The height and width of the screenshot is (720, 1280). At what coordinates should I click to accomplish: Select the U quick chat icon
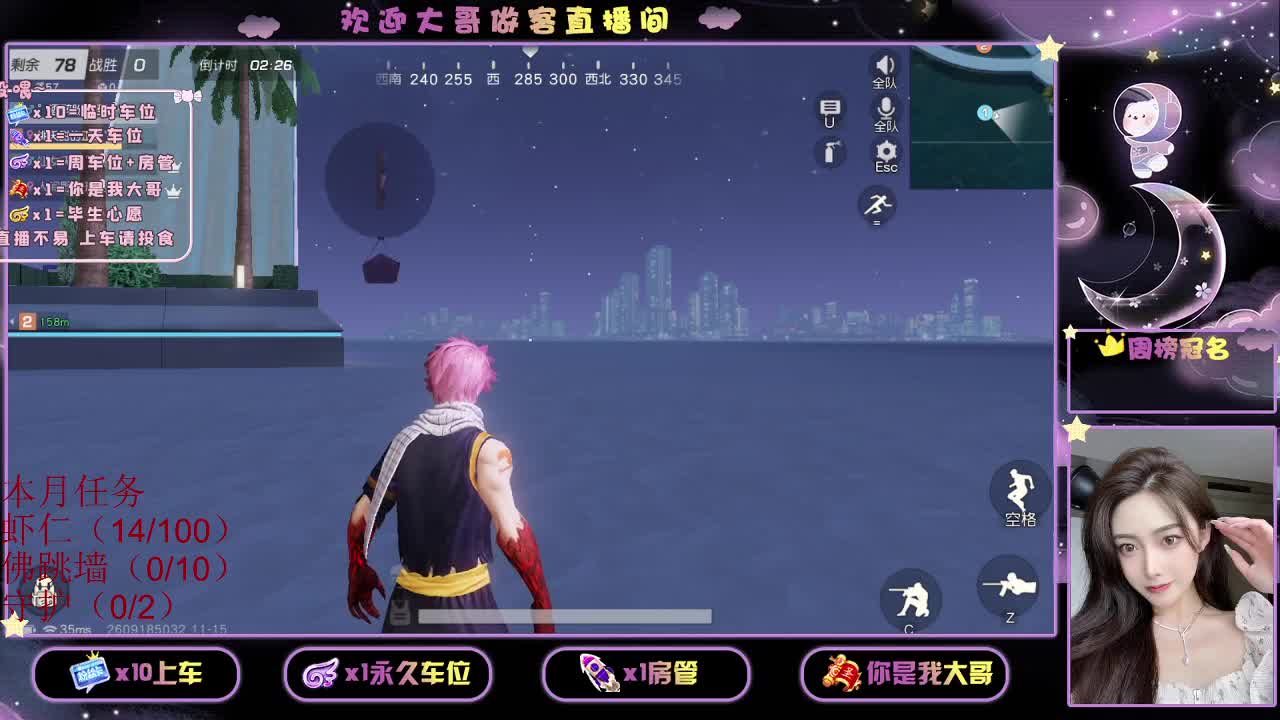coord(828,114)
